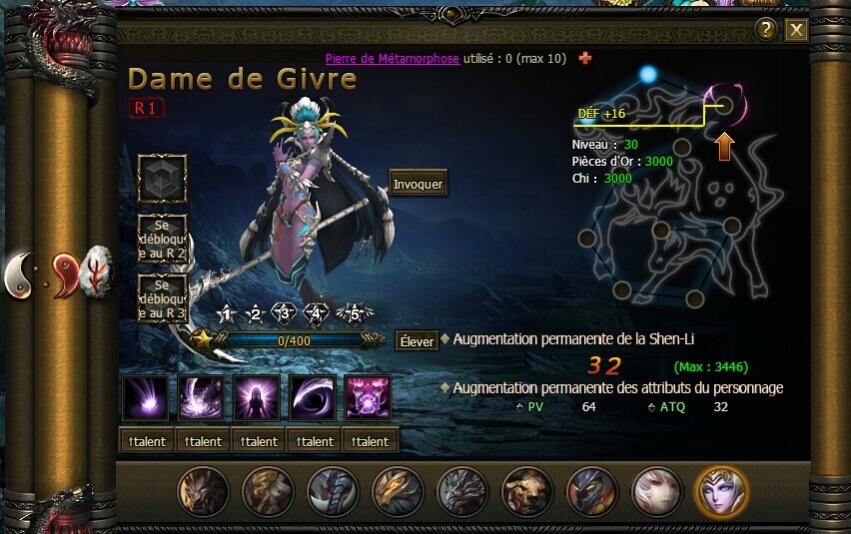Select the purple skull face skill icon
Screen dimensions: 851x534
pyautogui.click(x=369, y=398)
